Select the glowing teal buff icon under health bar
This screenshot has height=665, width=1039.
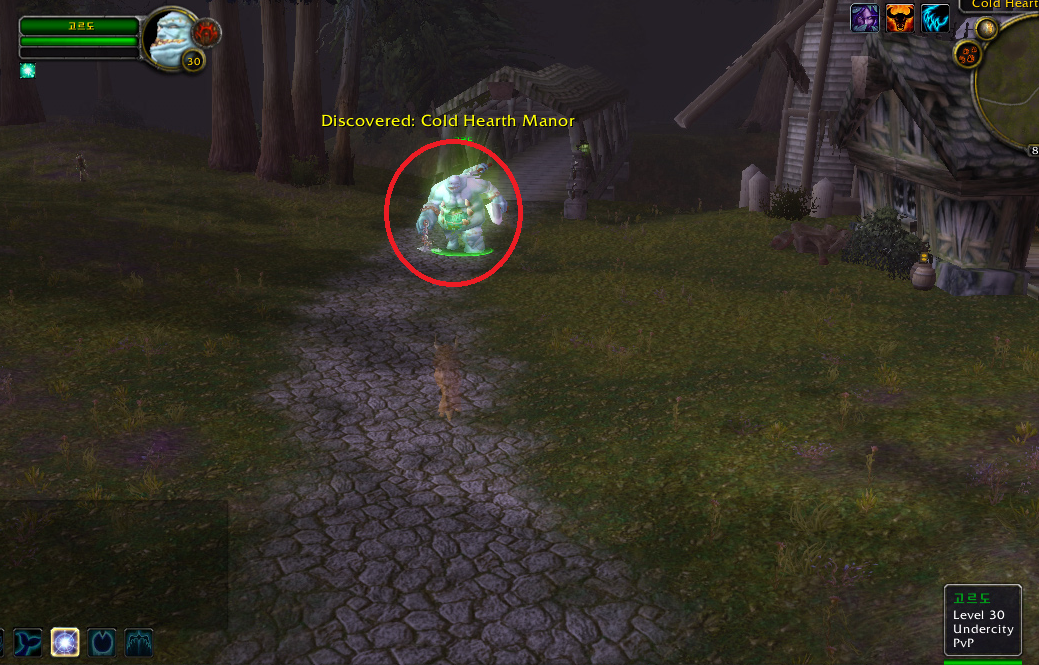[27, 70]
